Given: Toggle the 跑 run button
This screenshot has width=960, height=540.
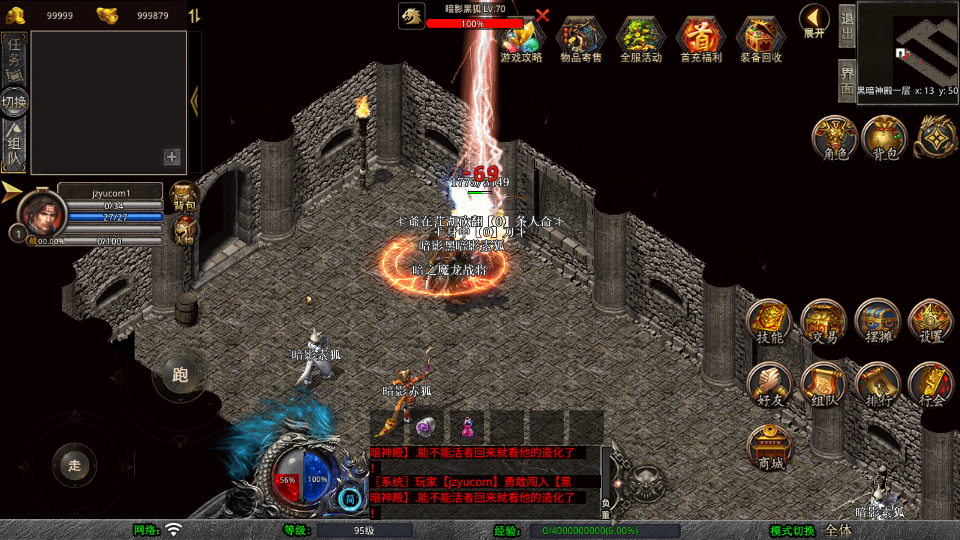Looking at the screenshot, I should 180,376.
